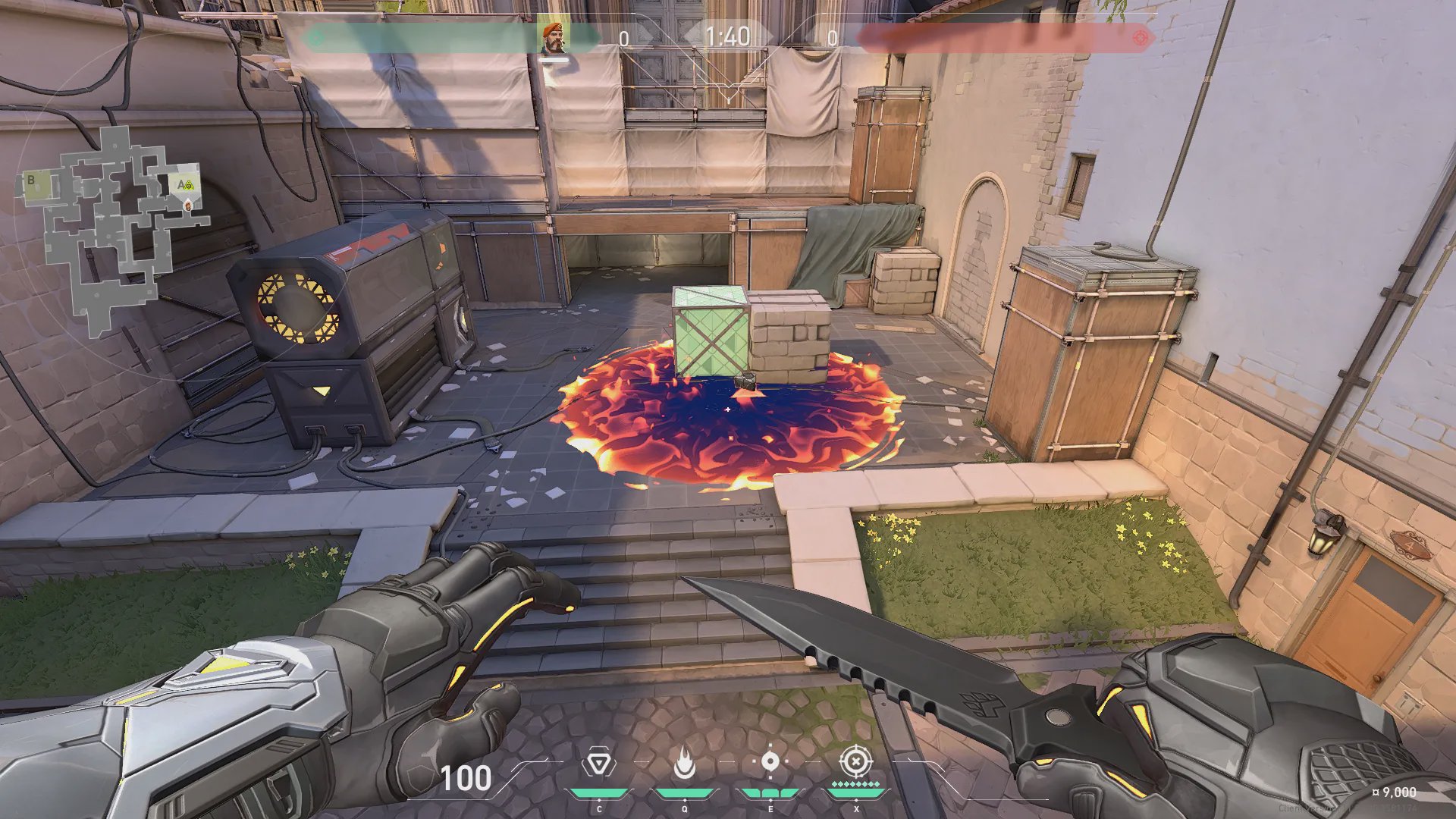The height and width of the screenshot is (819, 1456).
Task: Select the B site marker on minimap
Action: point(31,180)
